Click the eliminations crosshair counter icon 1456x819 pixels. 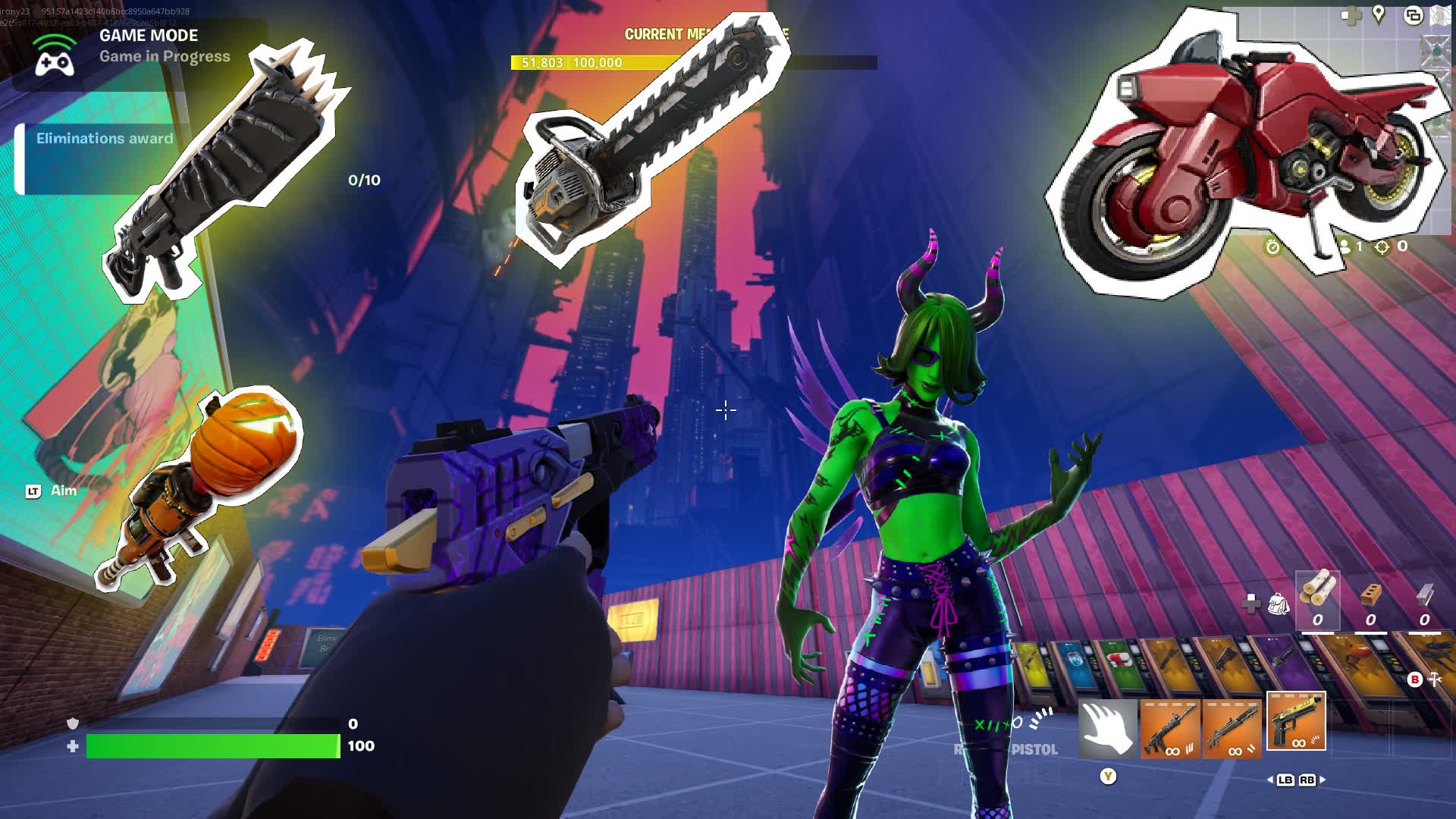click(1383, 247)
